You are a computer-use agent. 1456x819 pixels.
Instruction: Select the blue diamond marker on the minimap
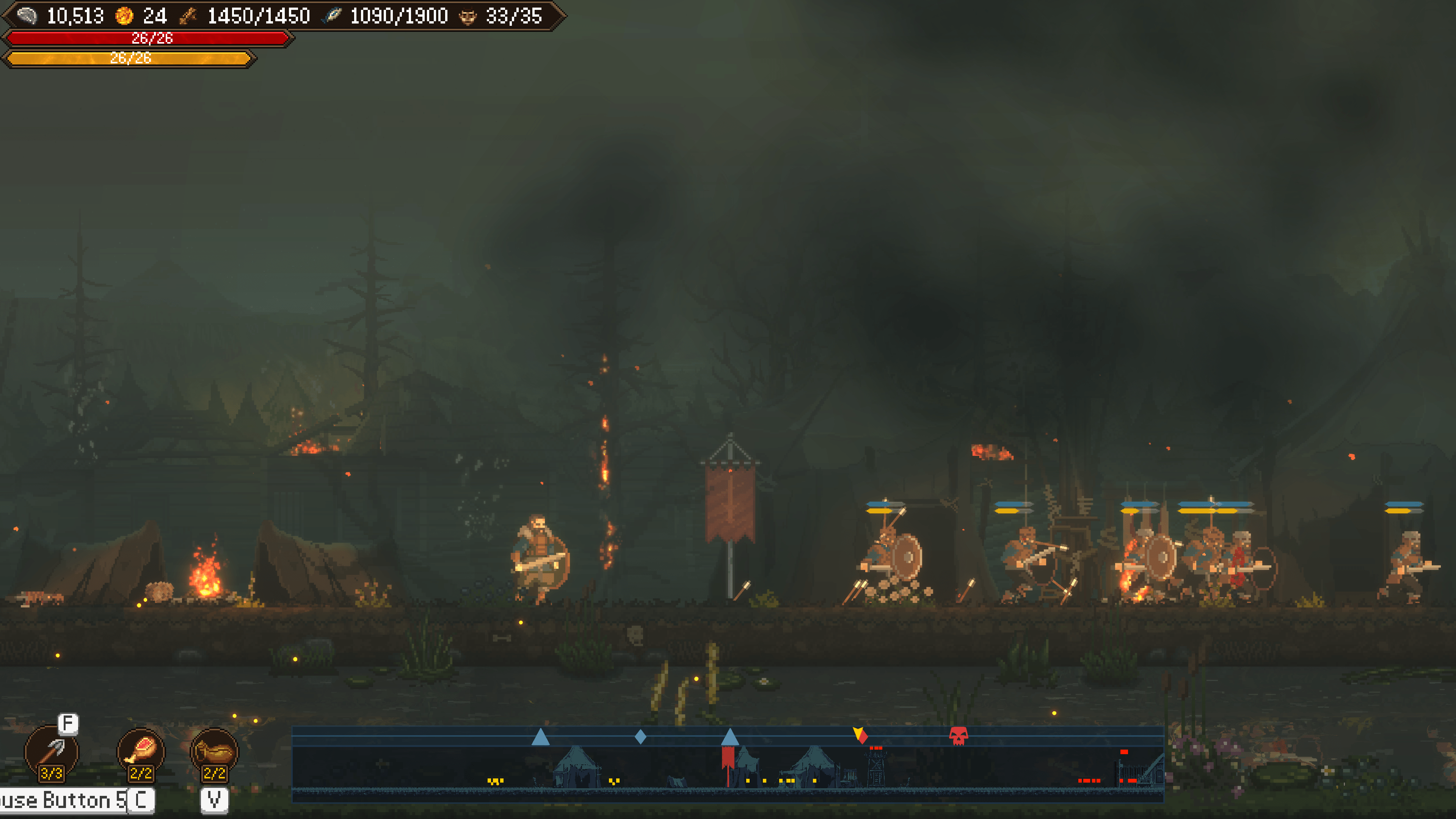pyautogui.click(x=640, y=736)
